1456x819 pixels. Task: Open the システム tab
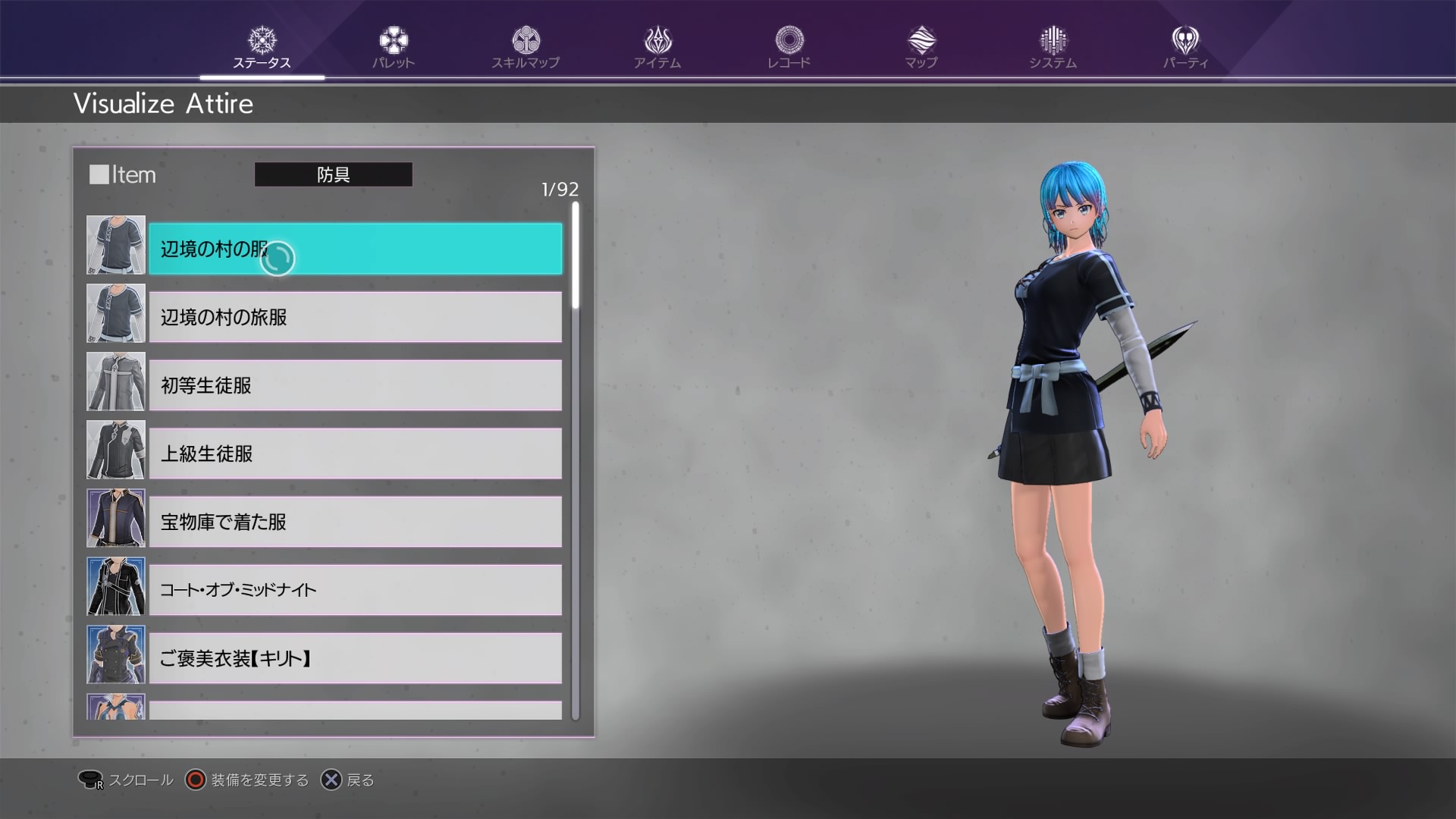pyautogui.click(x=1053, y=48)
